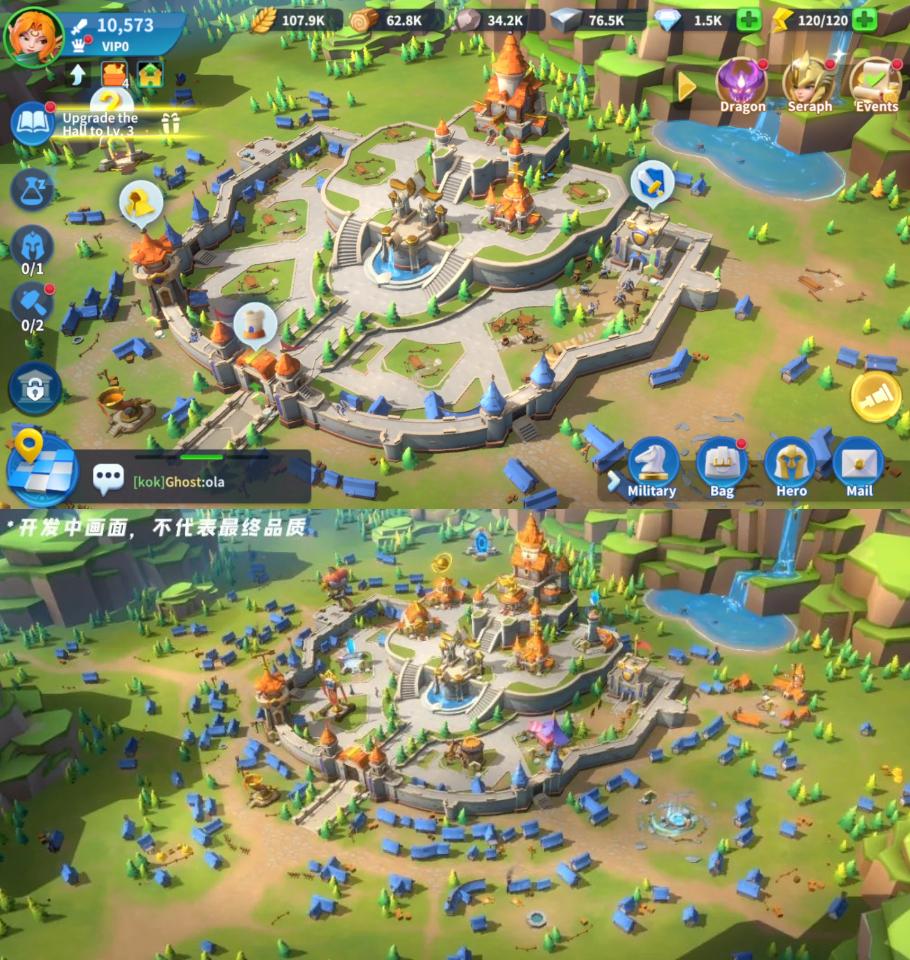Open the quest book icon

[x=33, y=124]
